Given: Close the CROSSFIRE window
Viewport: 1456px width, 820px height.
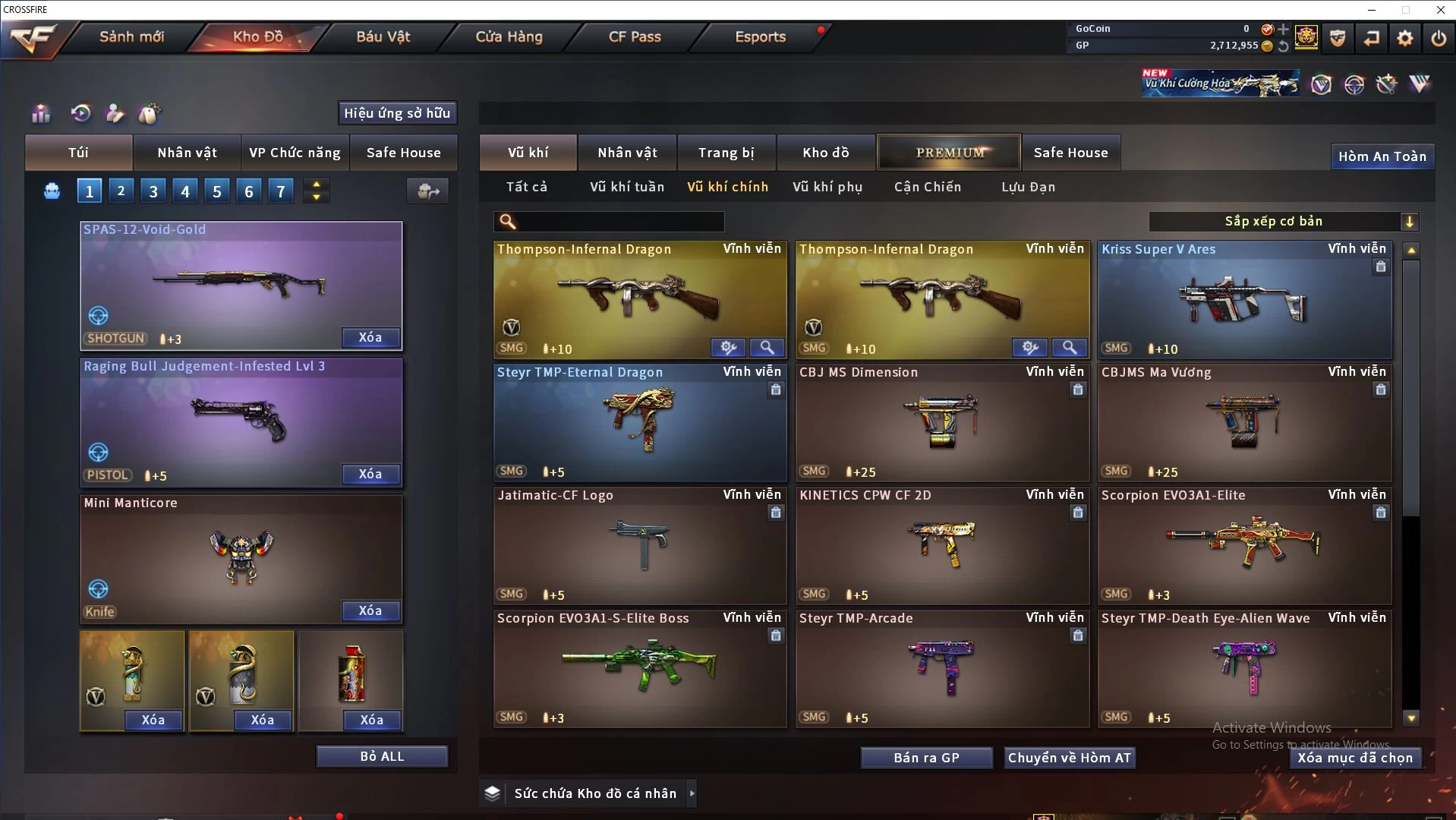Looking at the screenshot, I should click(1440, 10).
